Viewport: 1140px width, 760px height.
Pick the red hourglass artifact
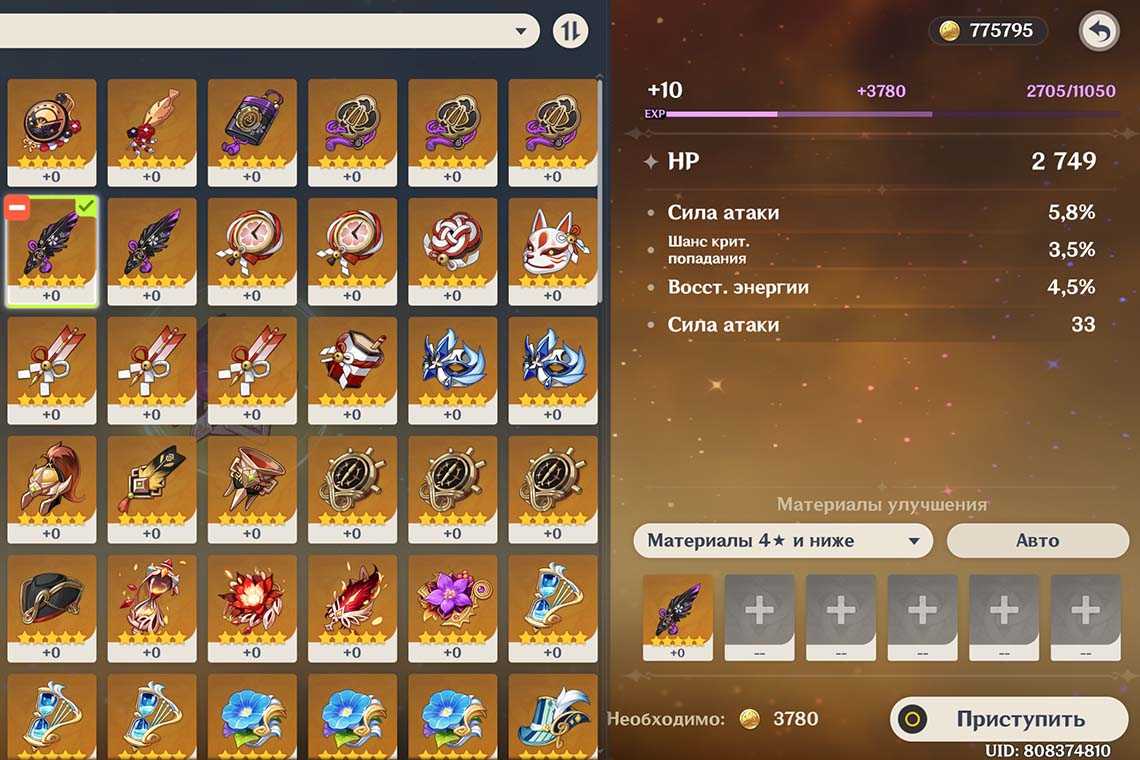point(151,599)
